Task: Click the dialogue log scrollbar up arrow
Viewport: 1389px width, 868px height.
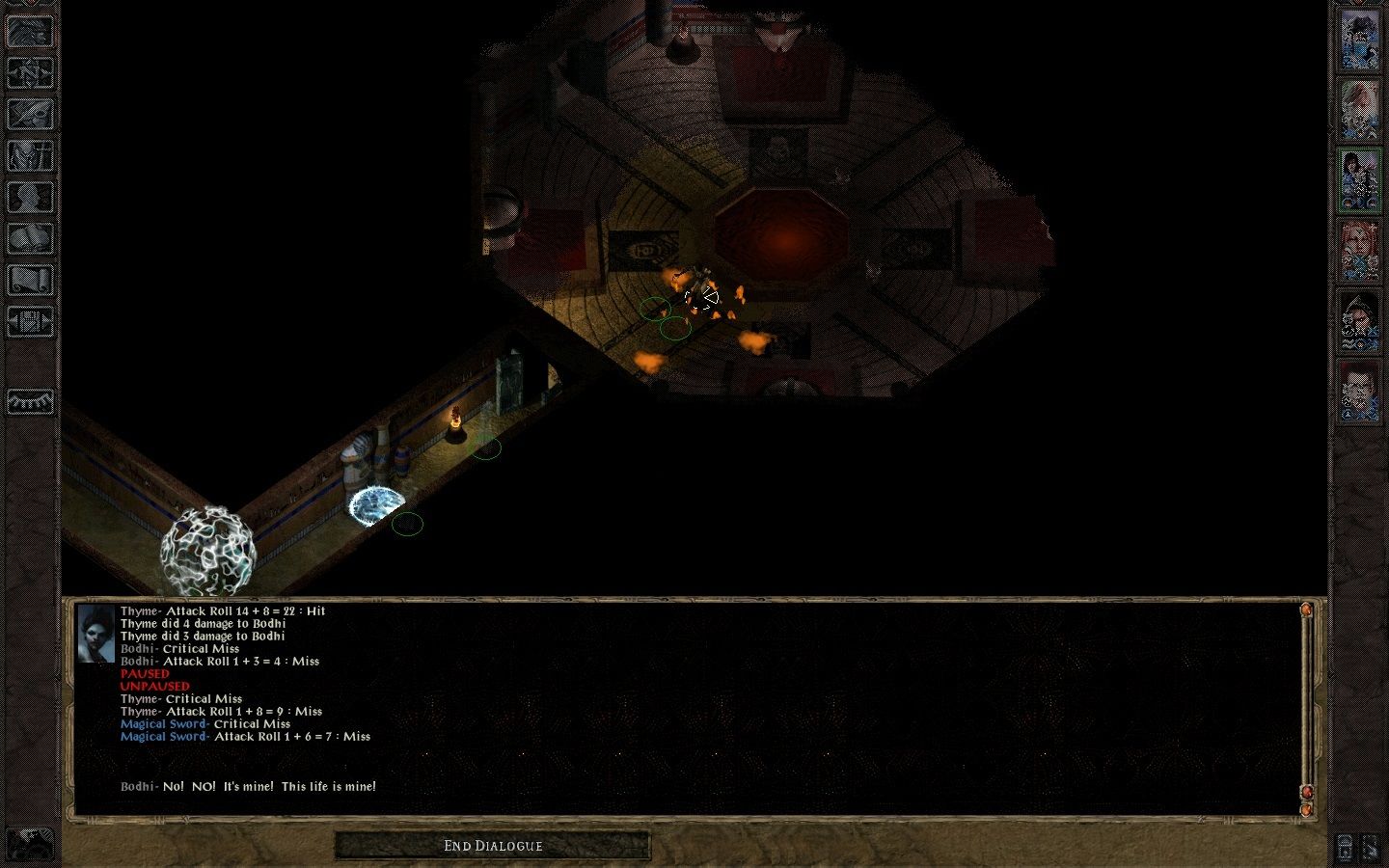Action: [x=1306, y=610]
